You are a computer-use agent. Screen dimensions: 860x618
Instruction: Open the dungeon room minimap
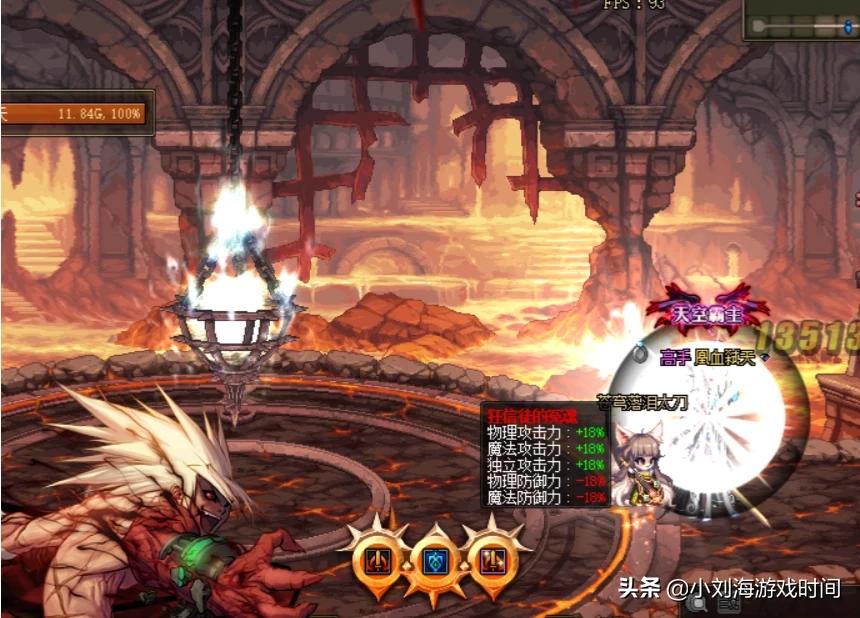(x=800, y=20)
